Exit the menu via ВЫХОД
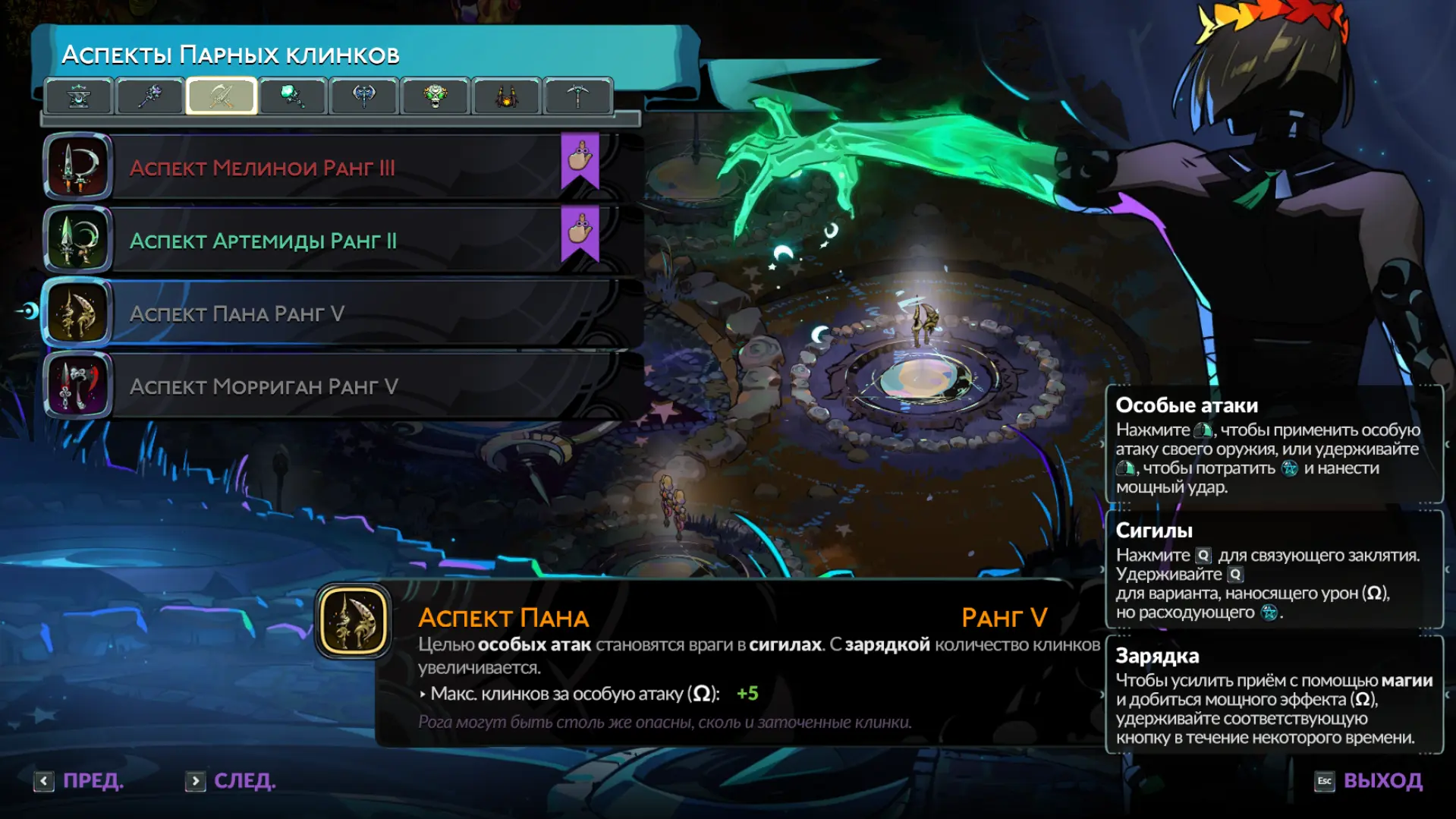This screenshot has width=1456, height=819. tap(1369, 781)
